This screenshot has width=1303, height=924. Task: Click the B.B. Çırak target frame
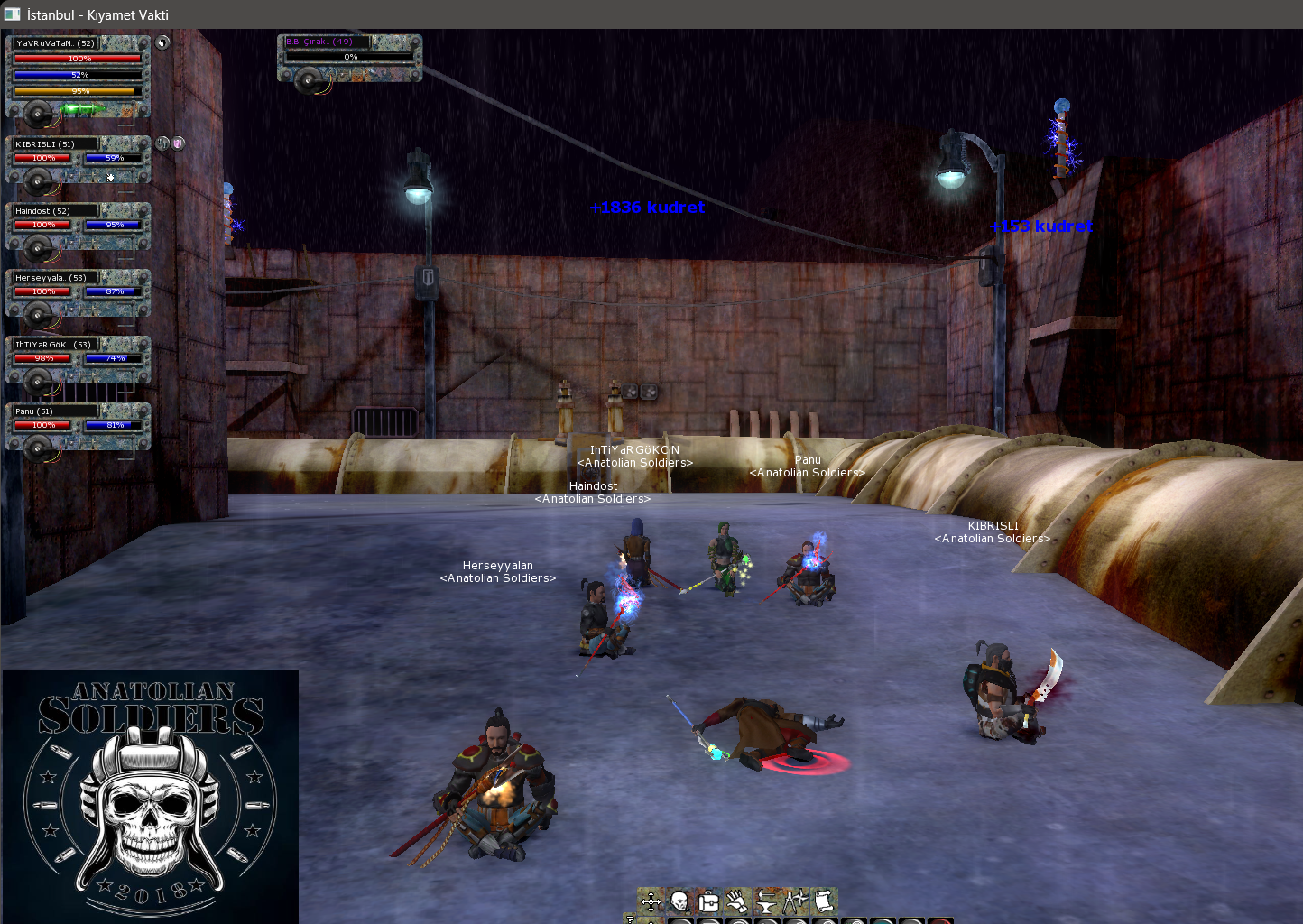click(x=349, y=58)
